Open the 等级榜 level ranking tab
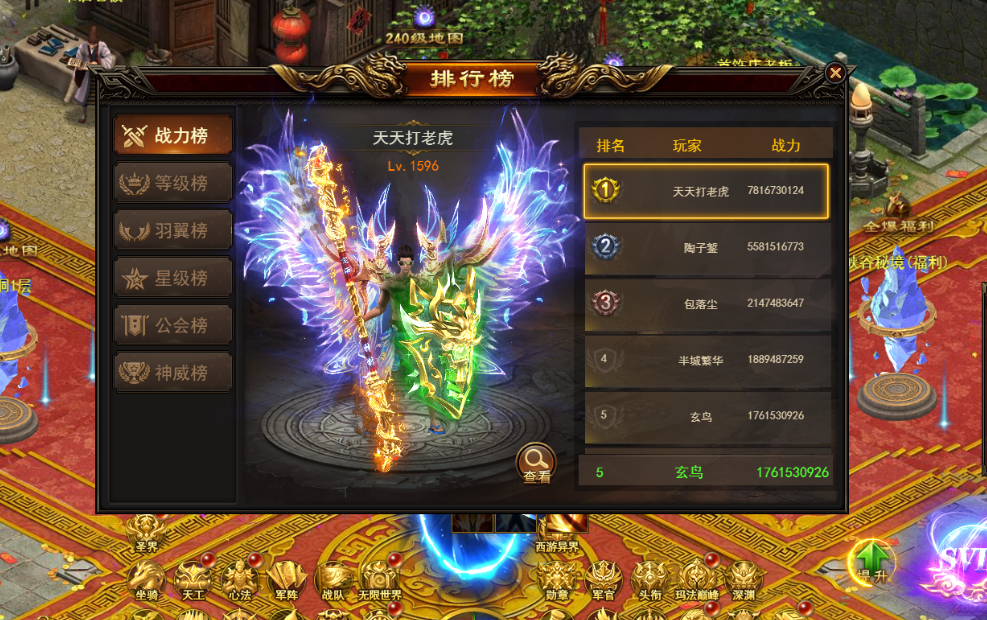The width and height of the screenshot is (987, 620). click(173, 183)
